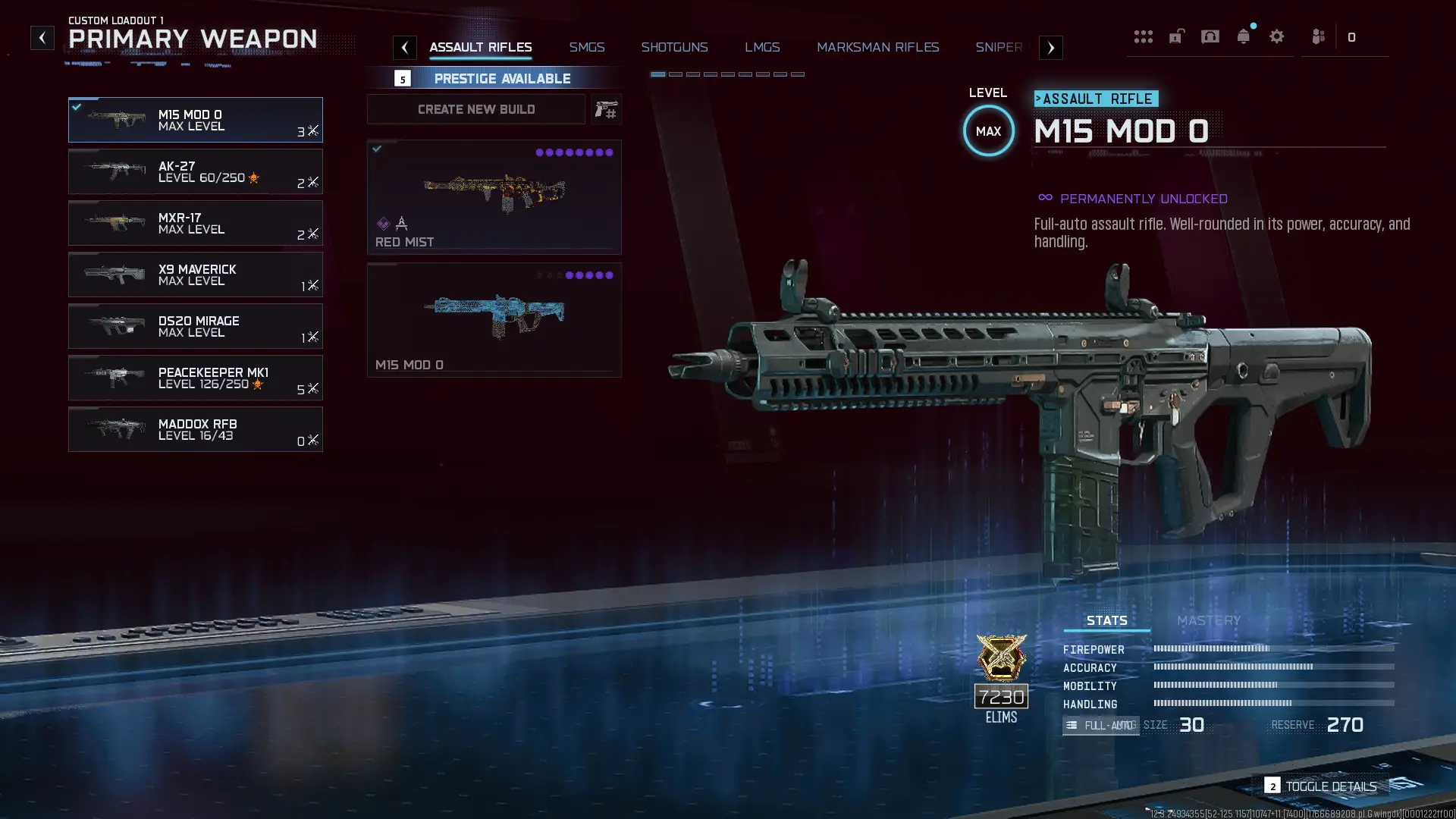Click the unlocked padlock icon
This screenshot has height=819, width=1456.
pos(1176,36)
